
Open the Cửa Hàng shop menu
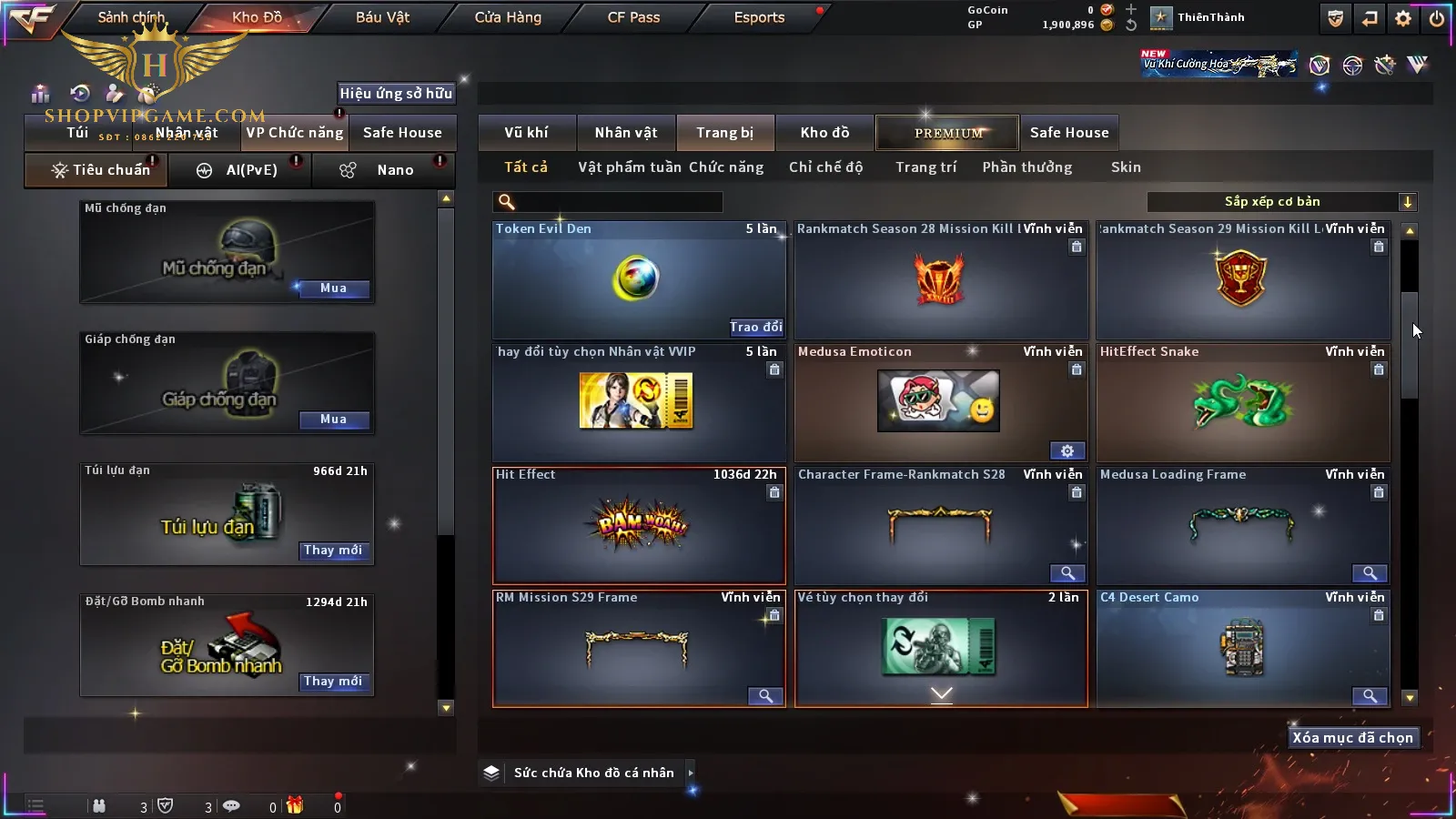coord(508,17)
